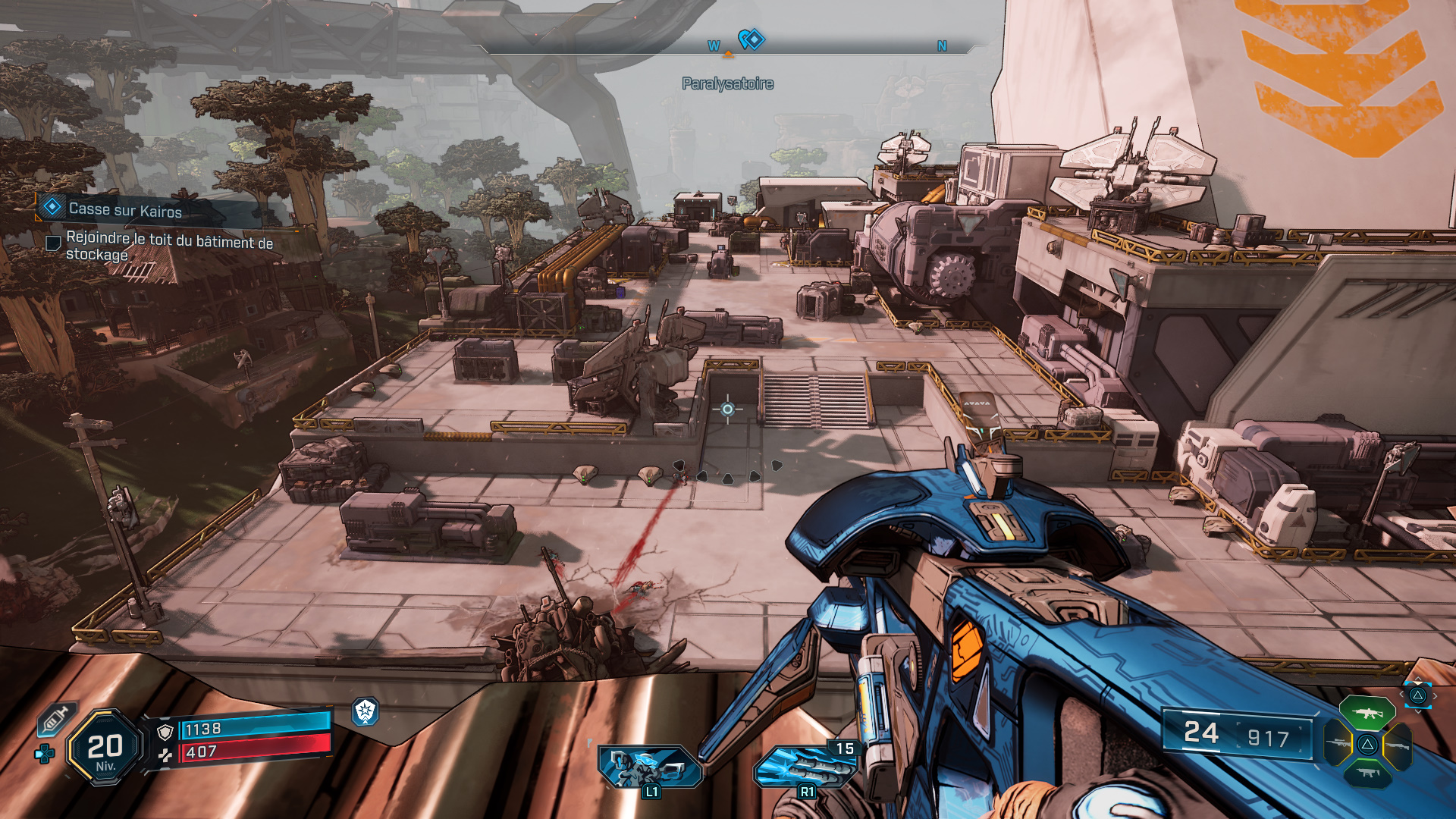Select the Casse sur Kairos mission tracker

click(x=125, y=209)
